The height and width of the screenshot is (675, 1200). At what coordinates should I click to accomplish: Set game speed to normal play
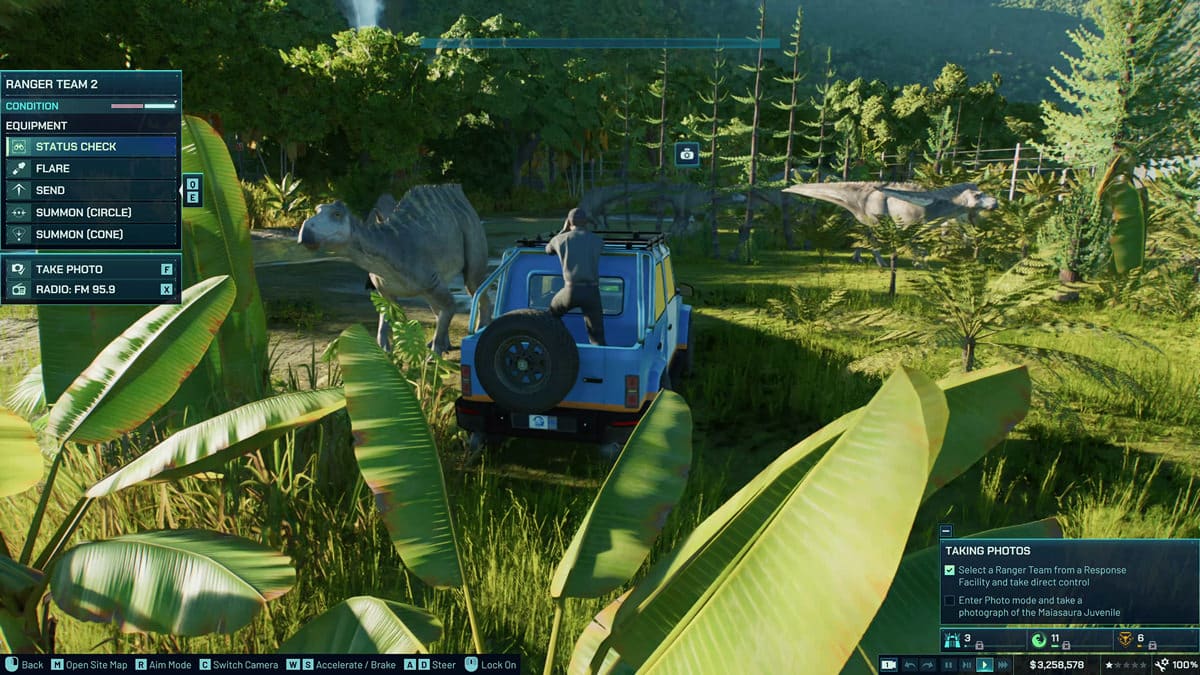pyautogui.click(x=985, y=665)
